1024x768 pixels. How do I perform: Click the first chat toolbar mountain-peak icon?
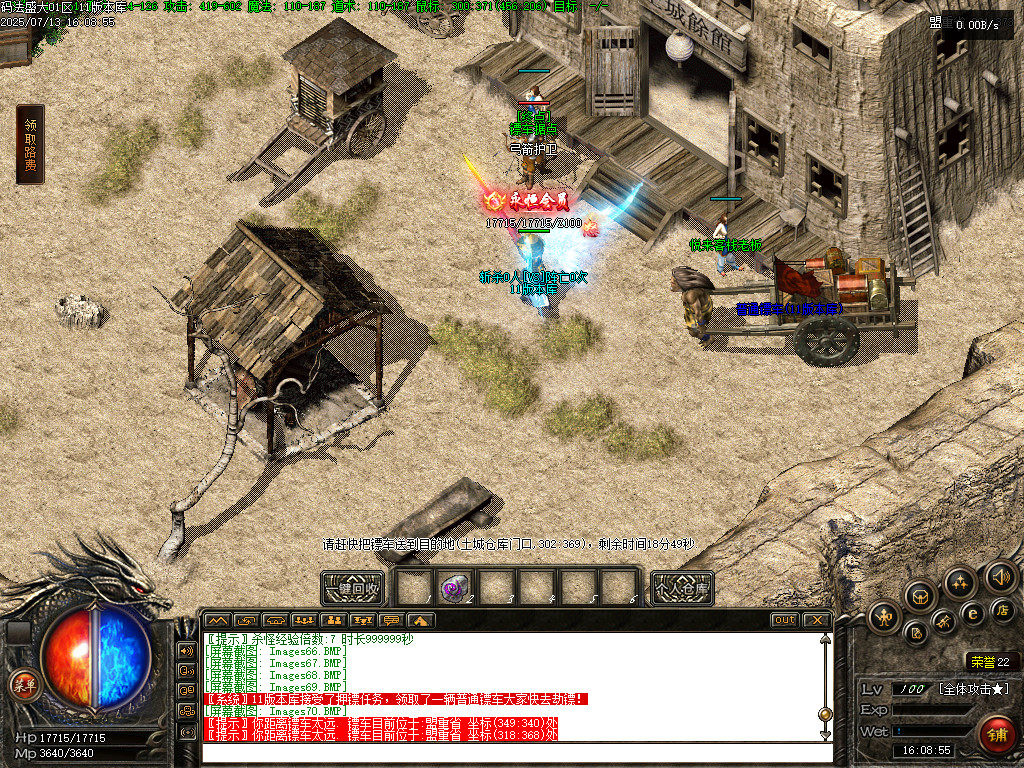pos(217,620)
